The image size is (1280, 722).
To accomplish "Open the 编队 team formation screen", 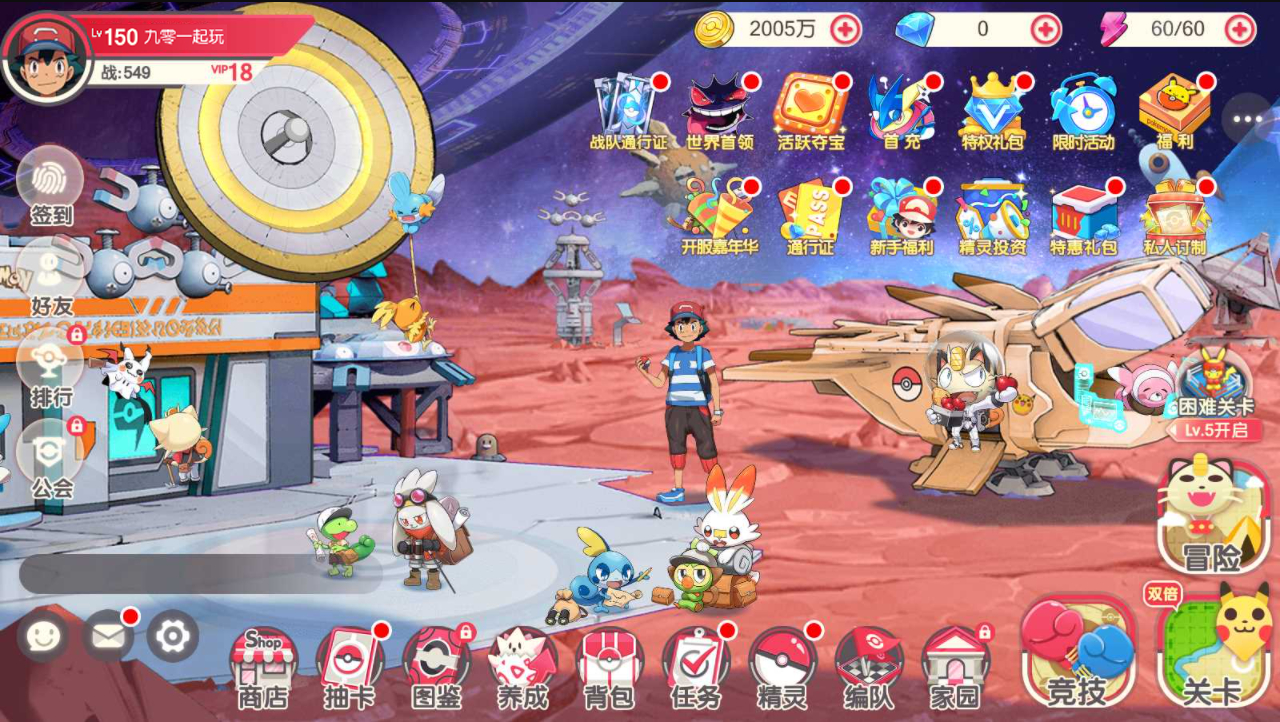I will [x=868, y=665].
